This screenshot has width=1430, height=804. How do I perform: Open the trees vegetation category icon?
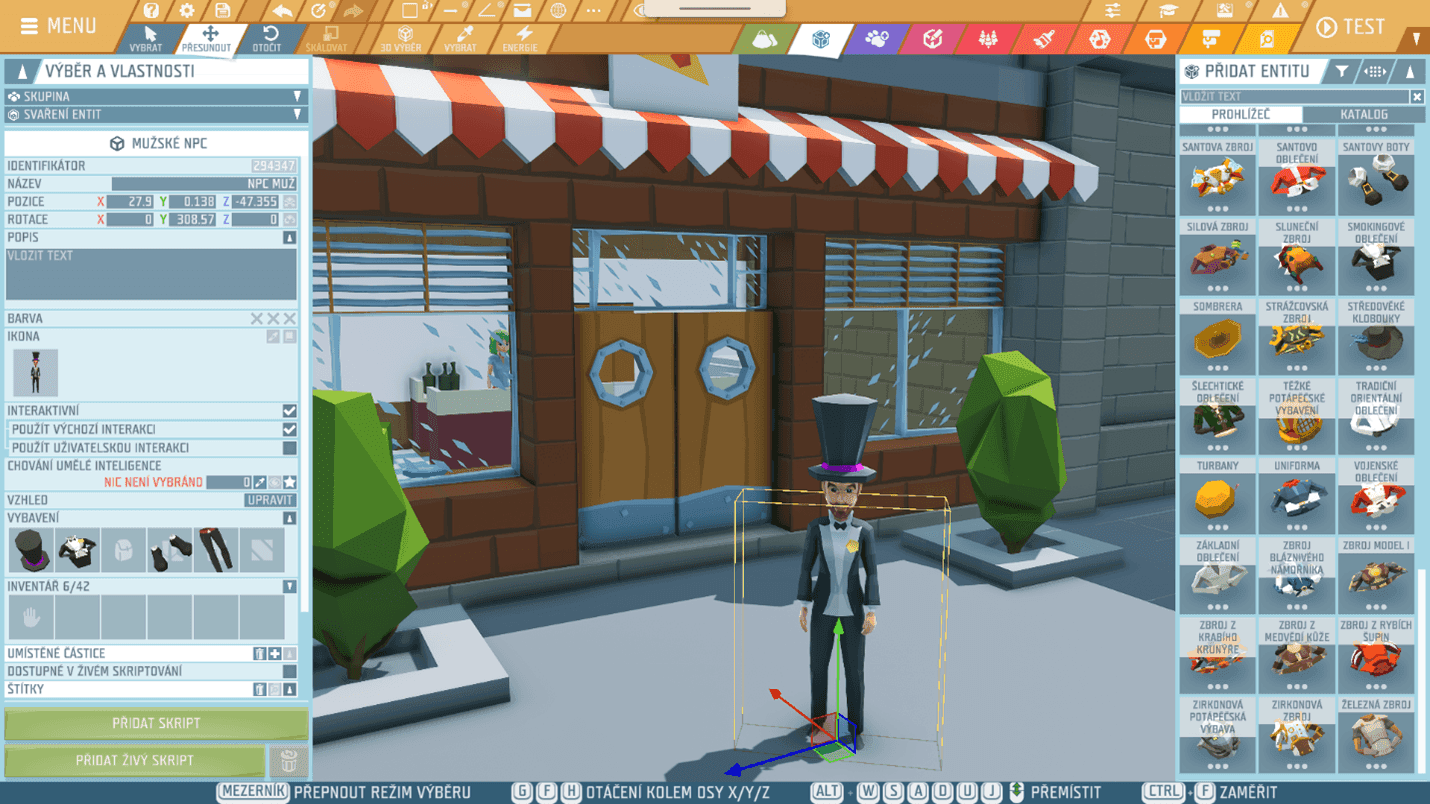pos(989,40)
